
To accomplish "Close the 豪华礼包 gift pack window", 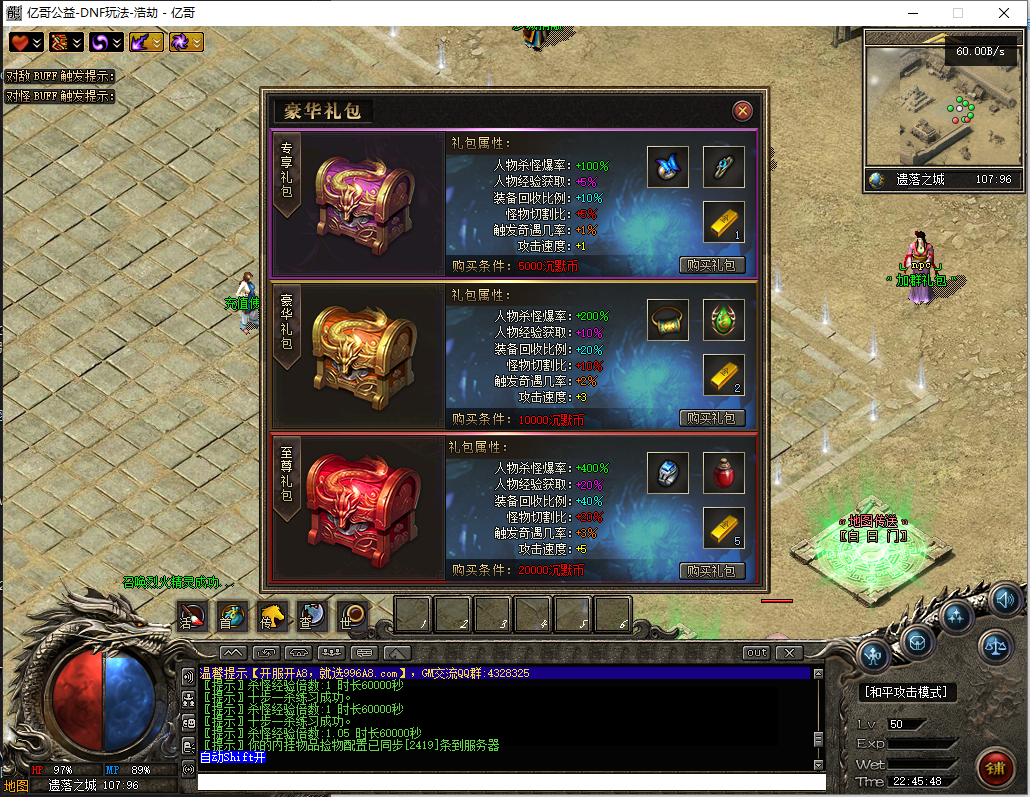I will tap(742, 111).
